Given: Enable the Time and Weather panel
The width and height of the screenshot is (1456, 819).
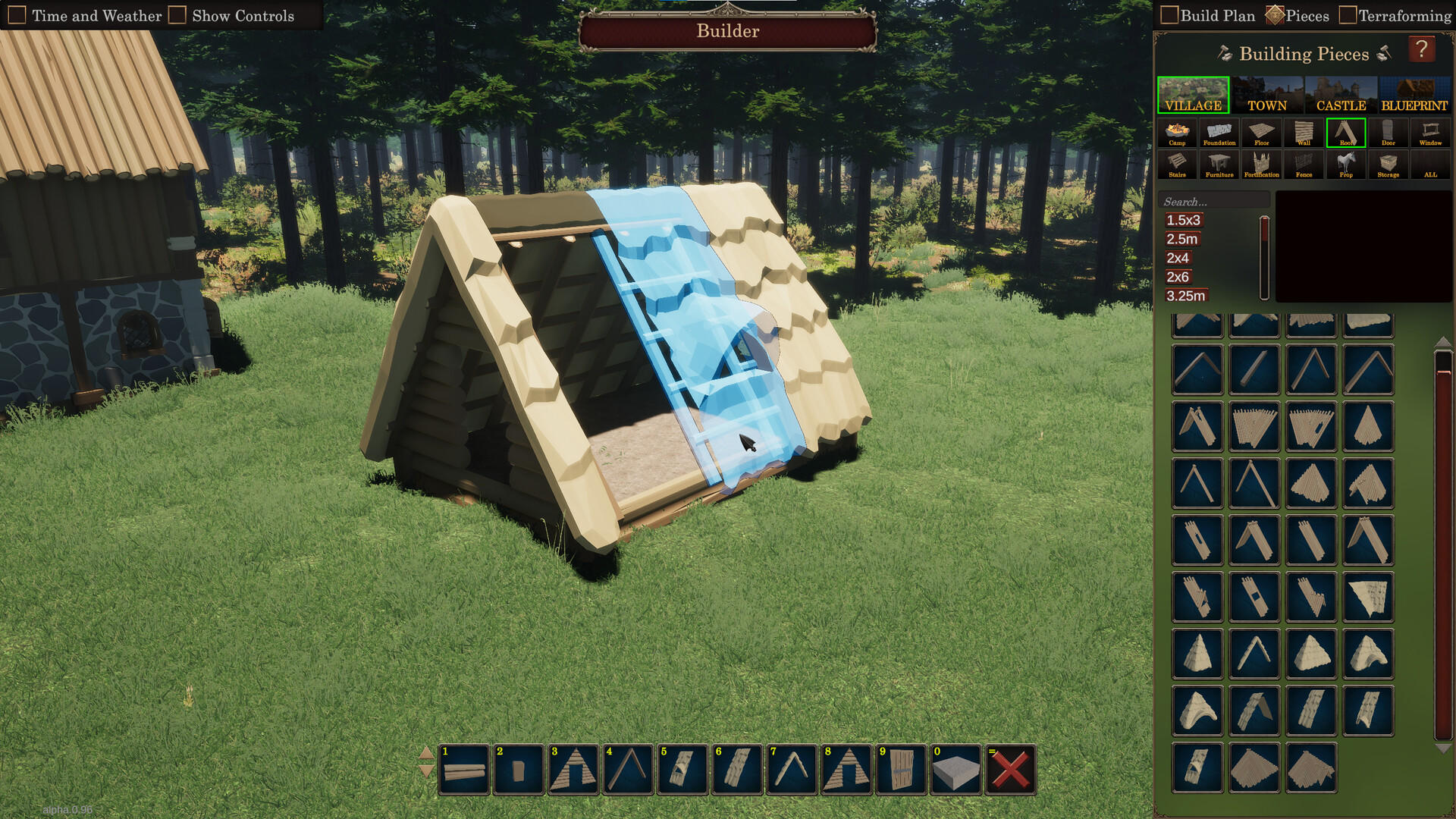Looking at the screenshot, I should (x=17, y=14).
